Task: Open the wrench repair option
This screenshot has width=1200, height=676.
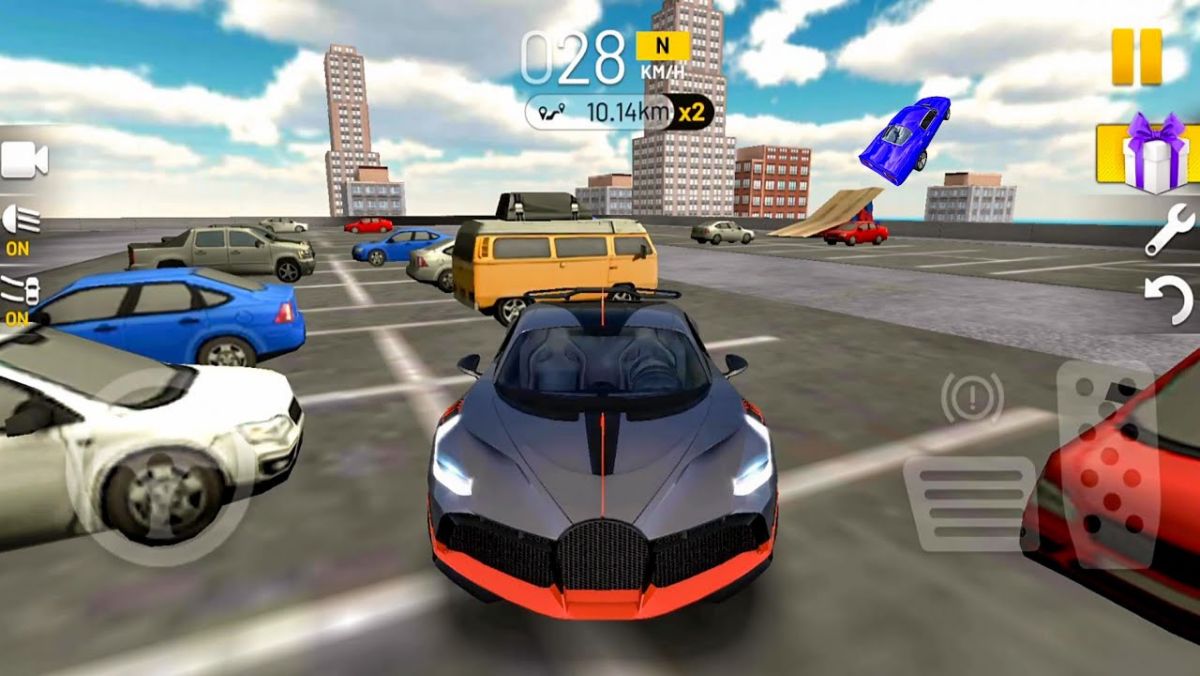Action: (1168, 230)
